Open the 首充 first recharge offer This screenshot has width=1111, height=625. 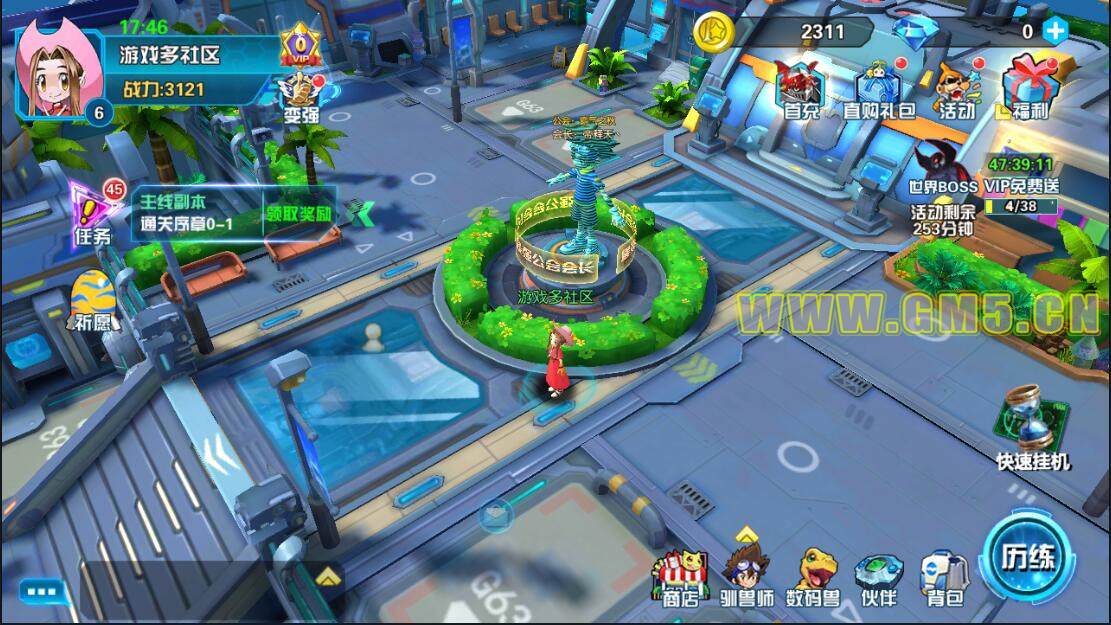[x=801, y=90]
